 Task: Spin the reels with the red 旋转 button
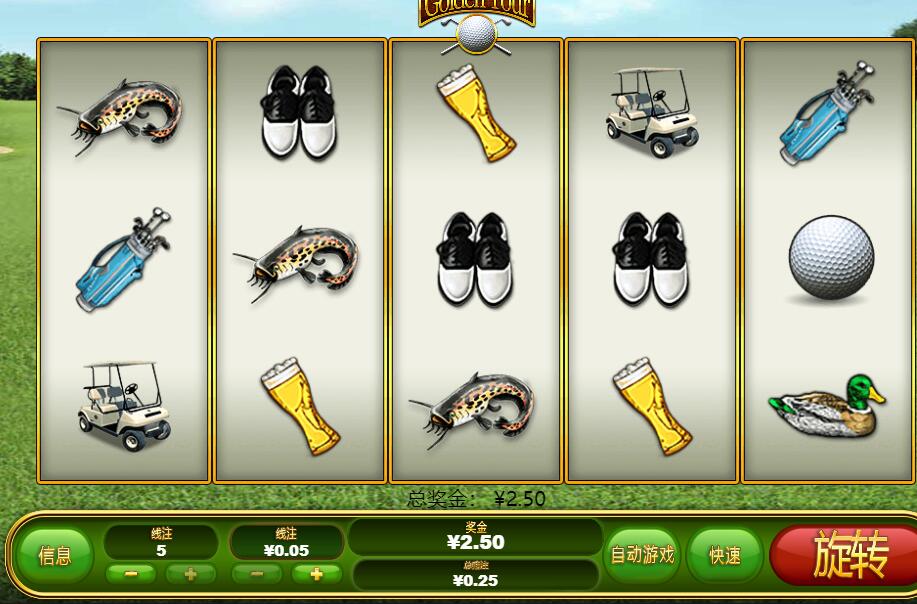[846, 554]
